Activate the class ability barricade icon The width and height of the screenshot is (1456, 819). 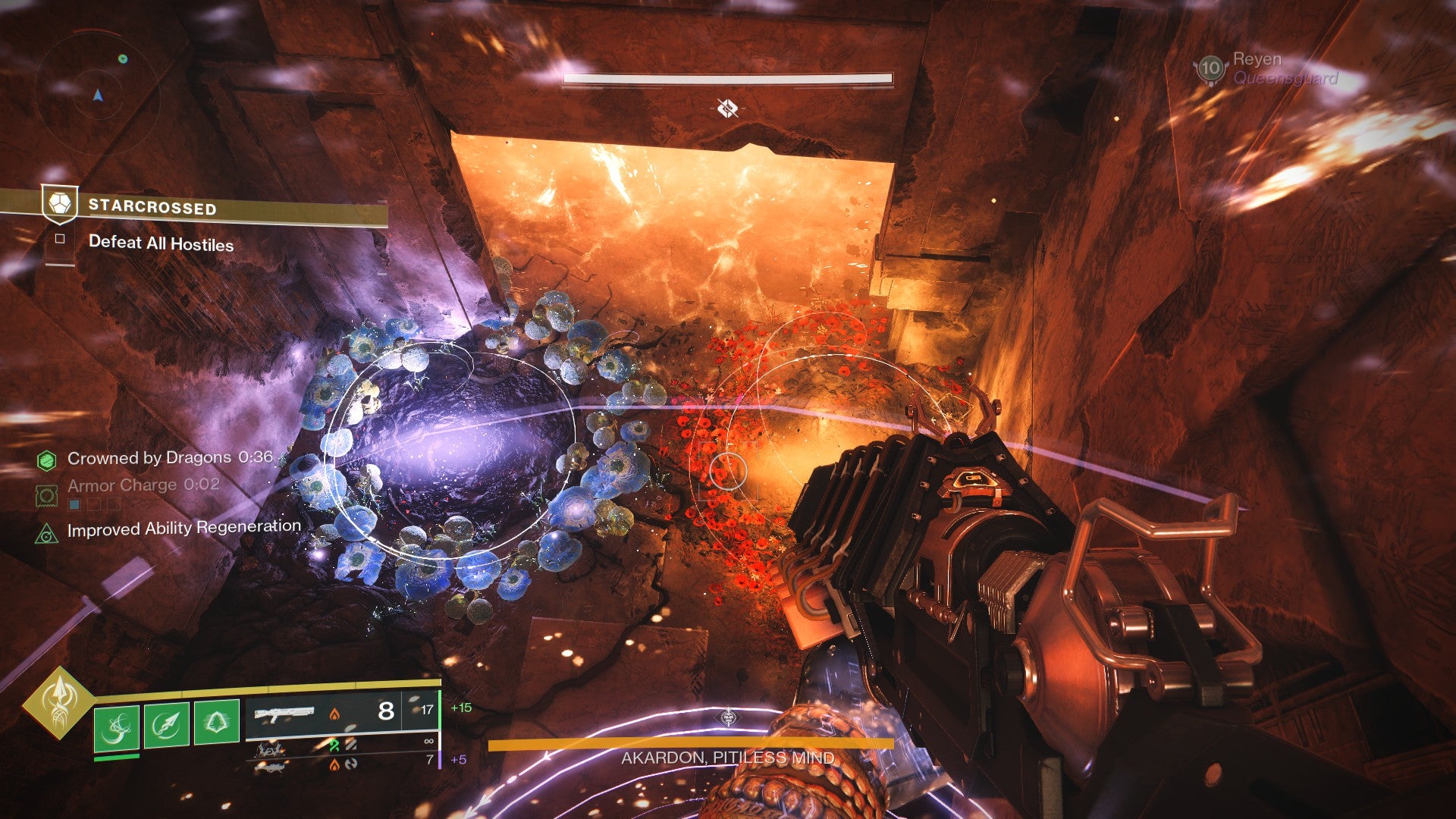click(216, 721)
